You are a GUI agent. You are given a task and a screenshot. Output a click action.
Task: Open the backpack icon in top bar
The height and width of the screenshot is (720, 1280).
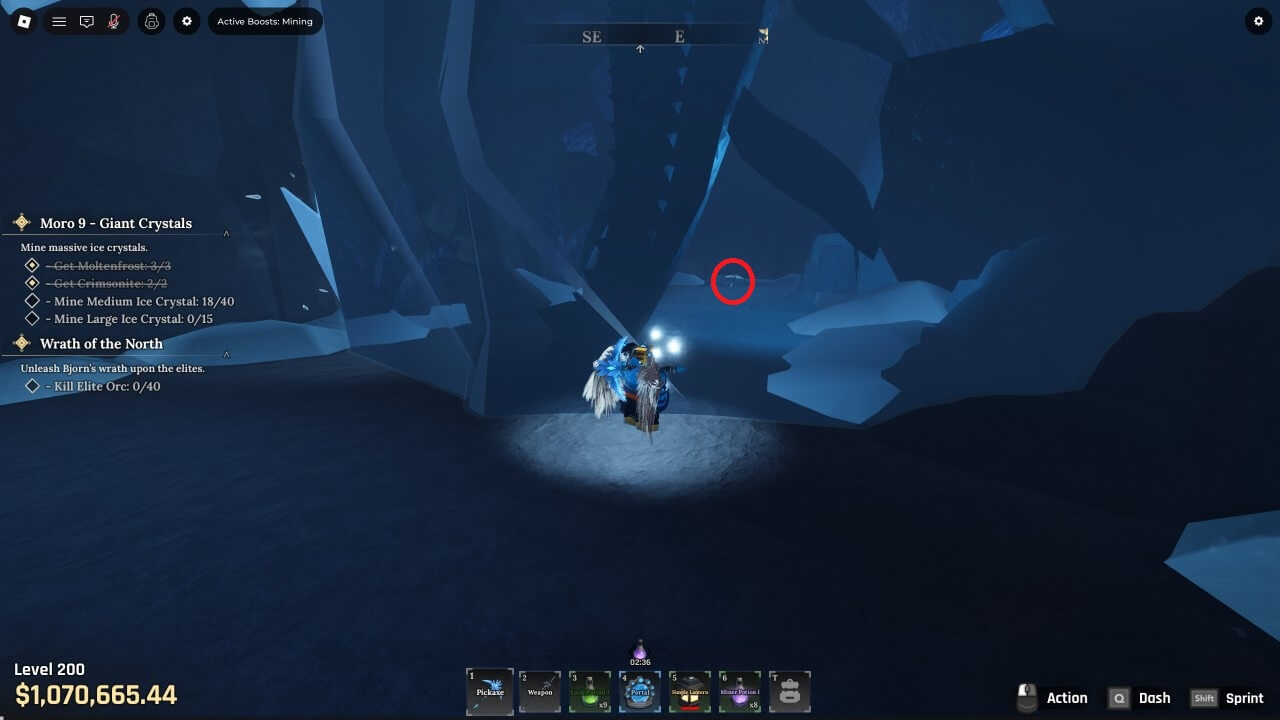click(152, 21)
